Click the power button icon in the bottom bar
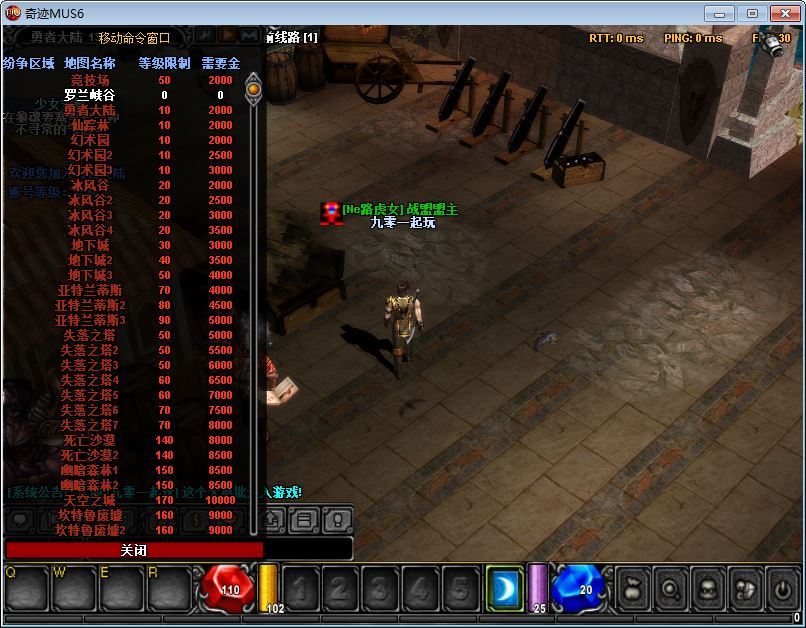806x628 pixels. [782, 588]
